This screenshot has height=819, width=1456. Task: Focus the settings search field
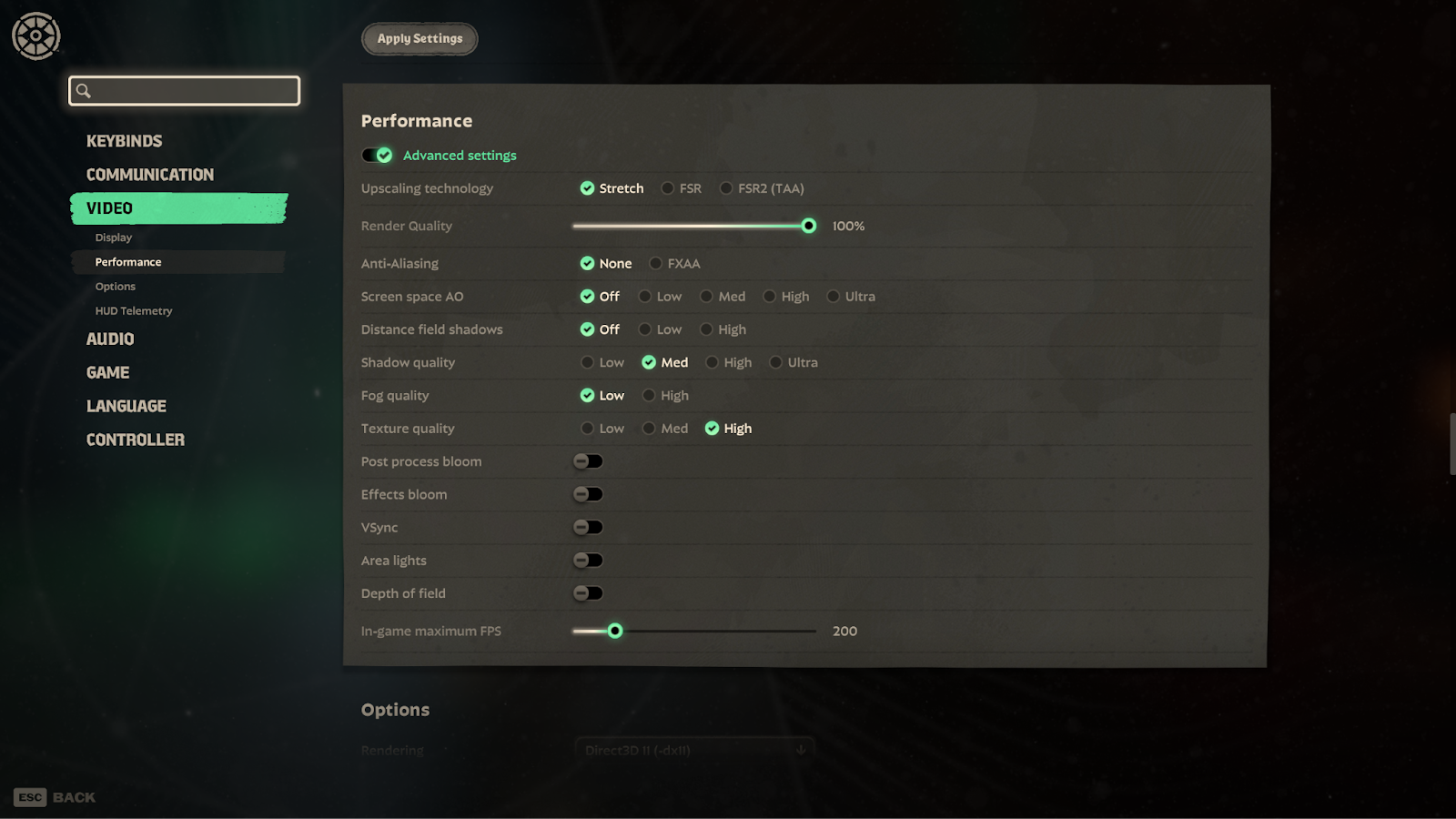point(185,91)
